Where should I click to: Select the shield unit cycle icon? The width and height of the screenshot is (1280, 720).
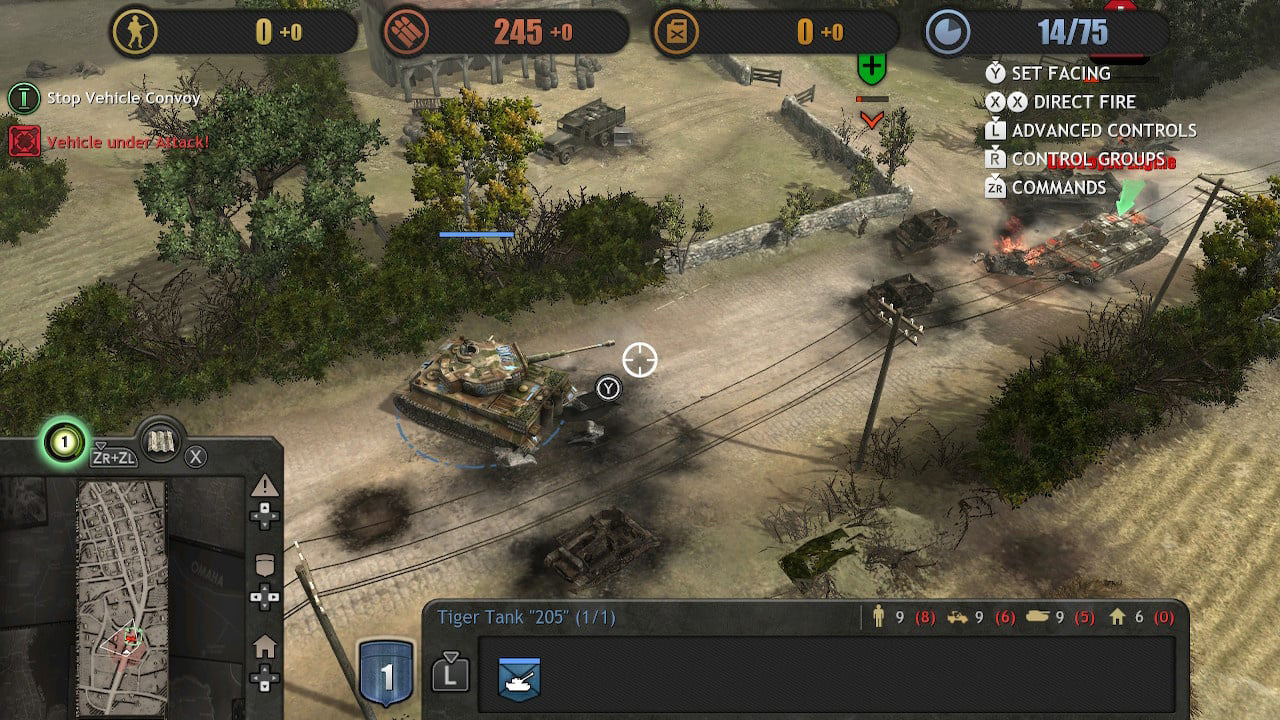coord(265,566)
